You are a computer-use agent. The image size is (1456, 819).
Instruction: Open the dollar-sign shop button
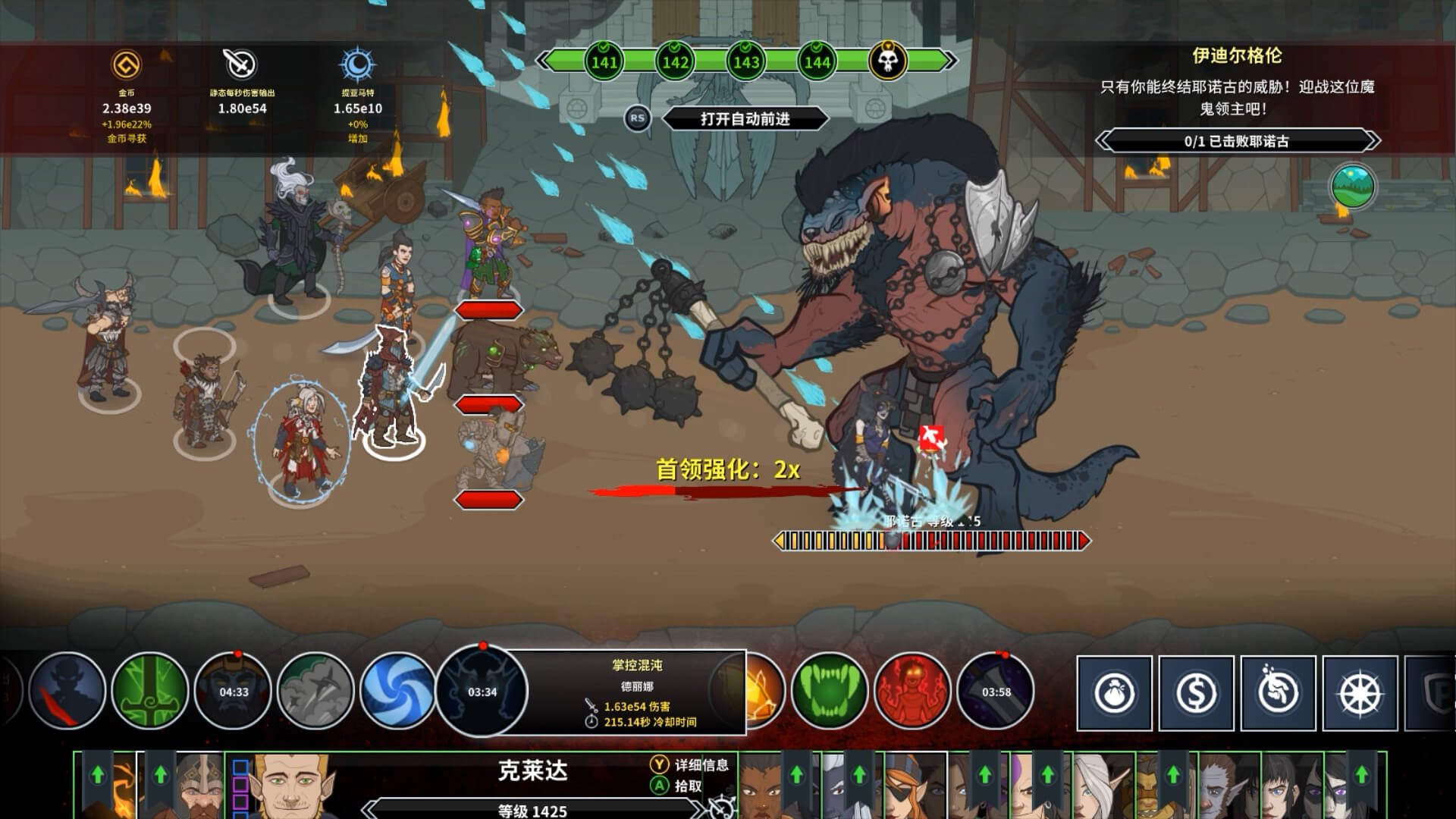coord(1197,693)
